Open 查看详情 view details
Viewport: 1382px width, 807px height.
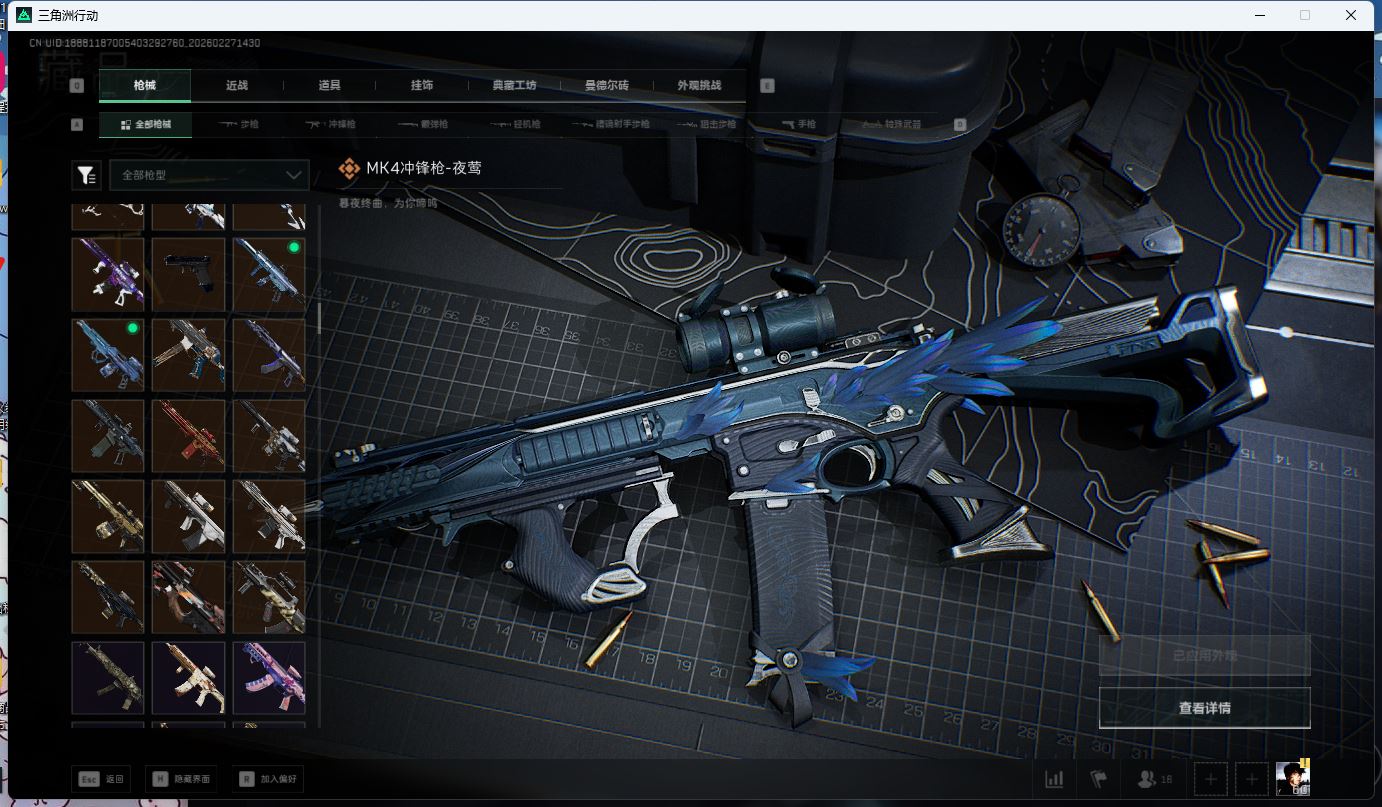1204,708
